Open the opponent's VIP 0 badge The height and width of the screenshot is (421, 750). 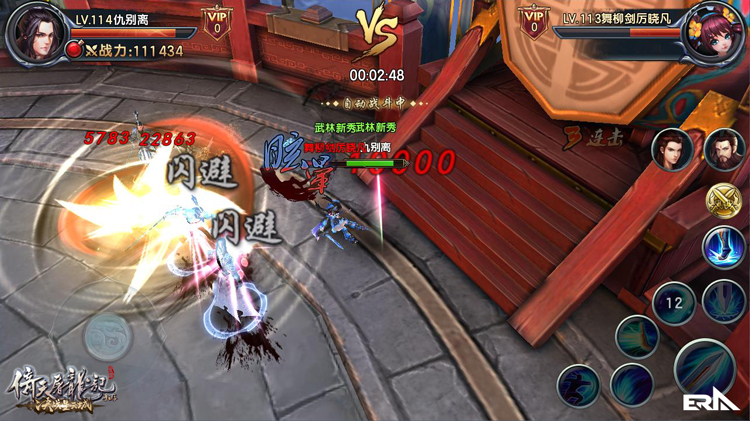[x=534, y=23]
